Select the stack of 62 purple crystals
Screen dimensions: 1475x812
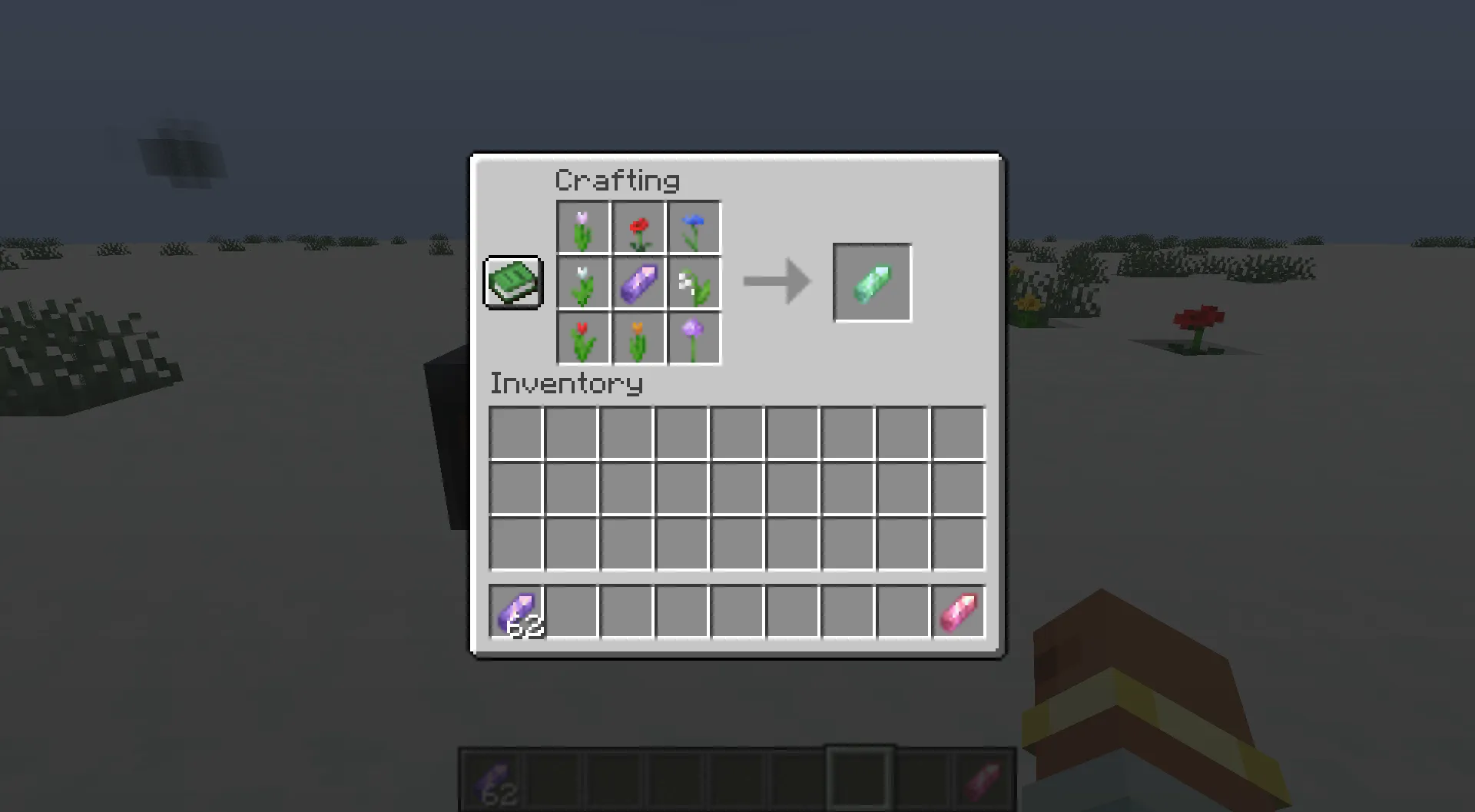coord(516,611)
